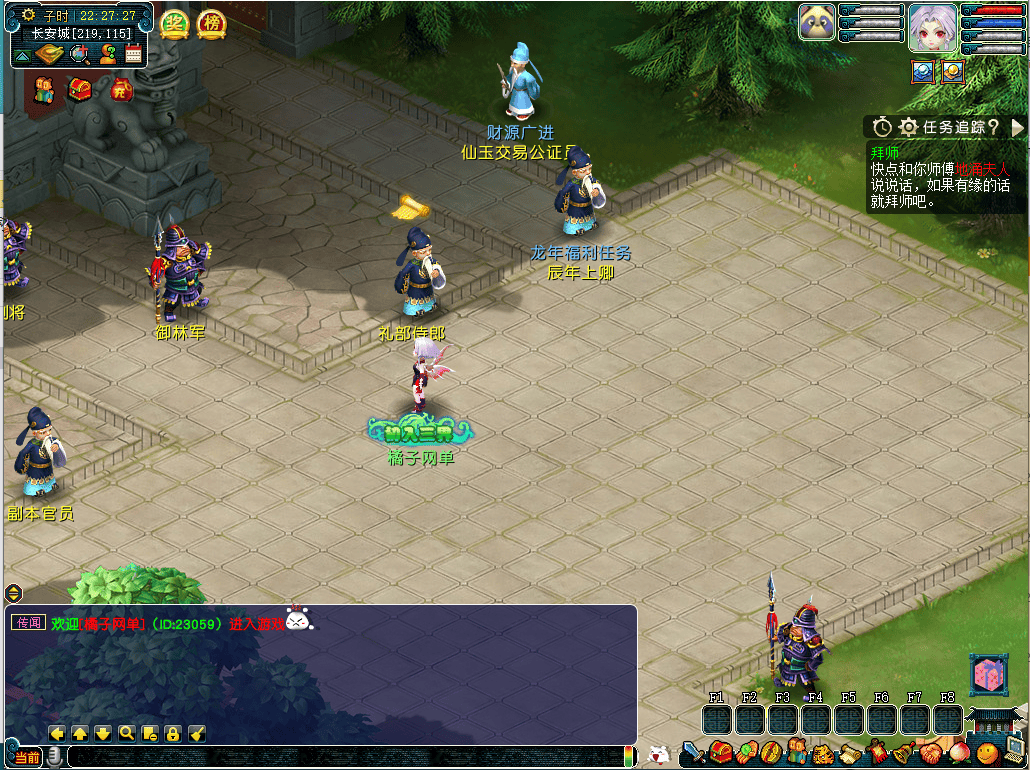Click the chat text input field
The image size is (1030, 770).
[340, 757]
